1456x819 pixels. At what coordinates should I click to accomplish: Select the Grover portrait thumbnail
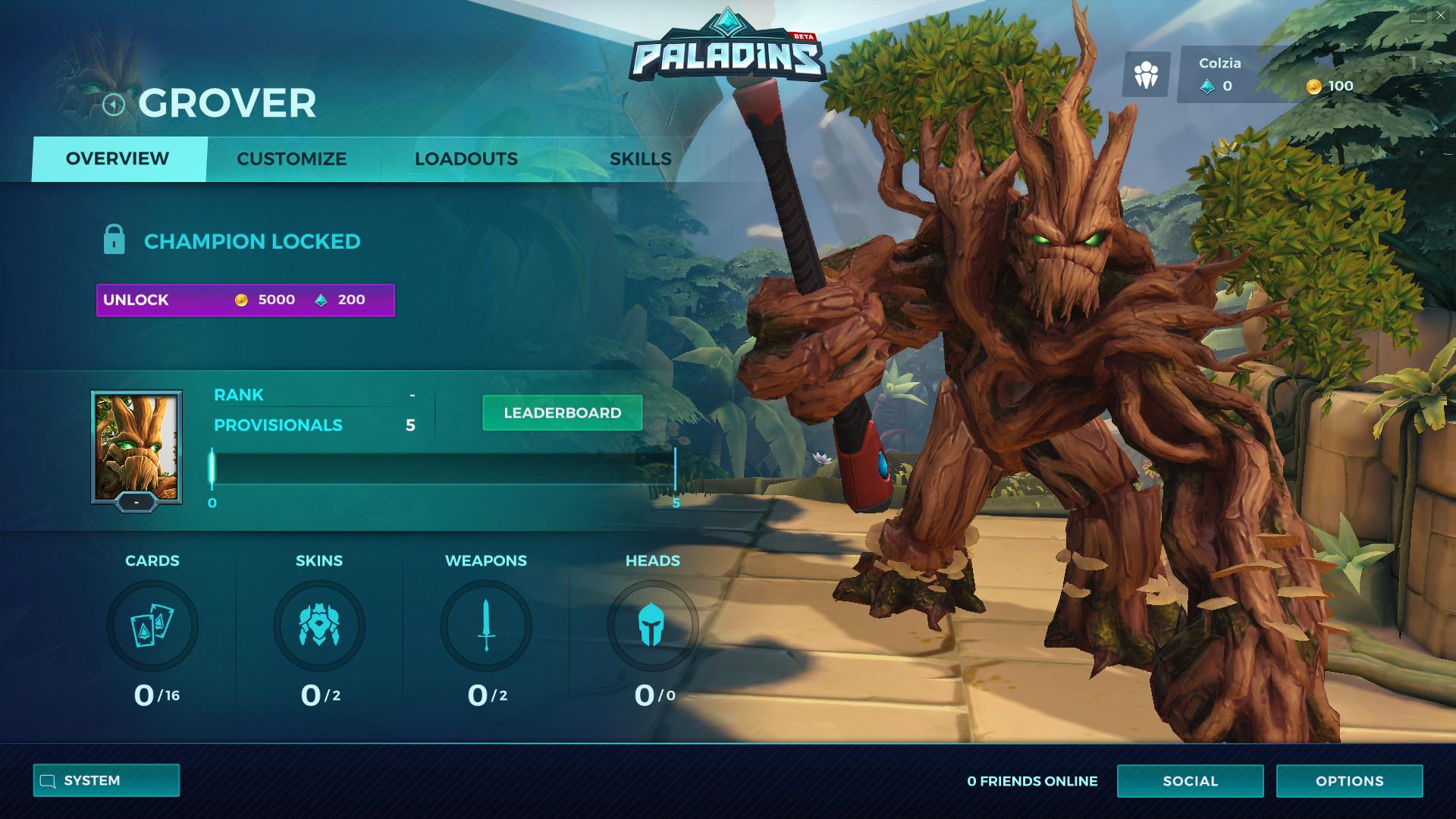pyautogui.click(x=136, y=447)
